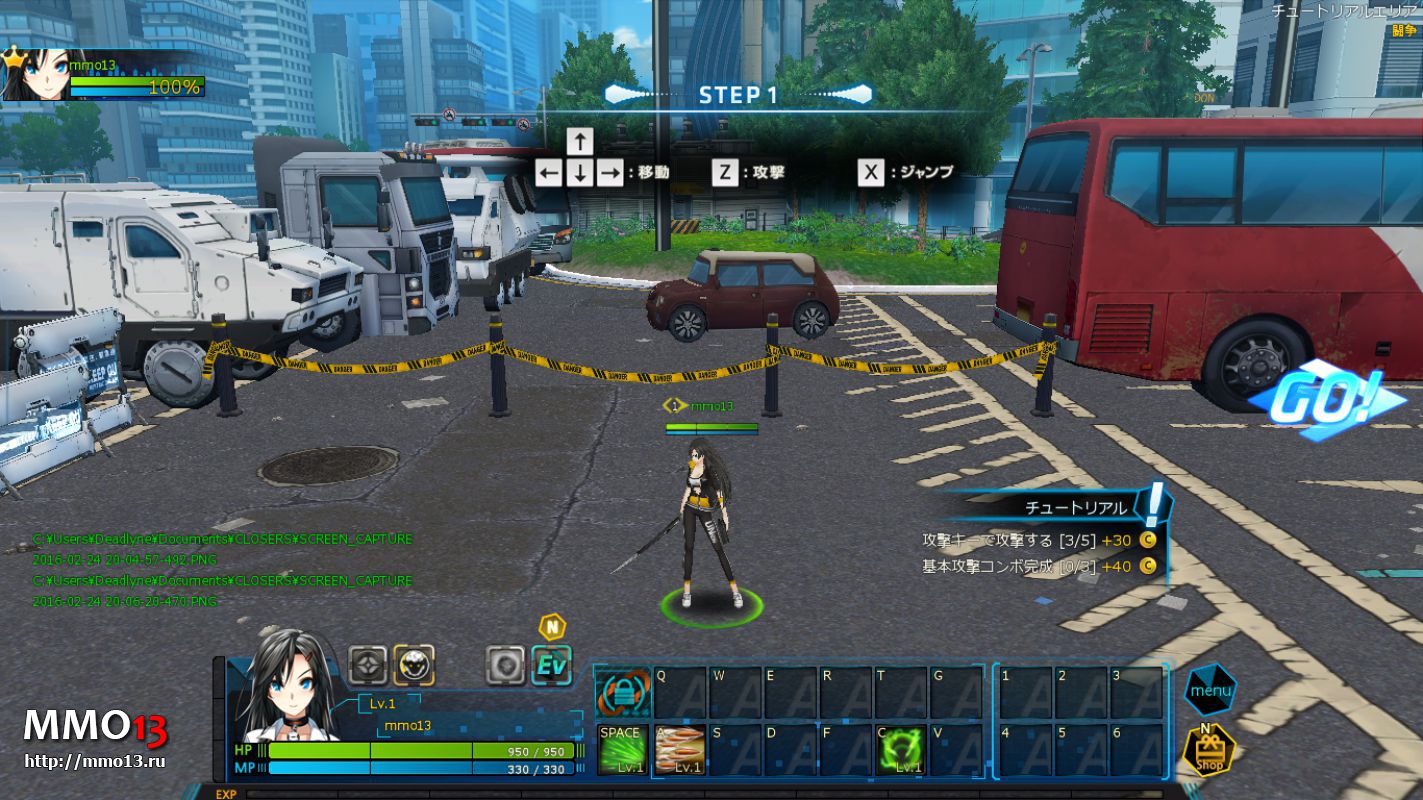Activate the green SPACE dash skill

coord(621,750)
